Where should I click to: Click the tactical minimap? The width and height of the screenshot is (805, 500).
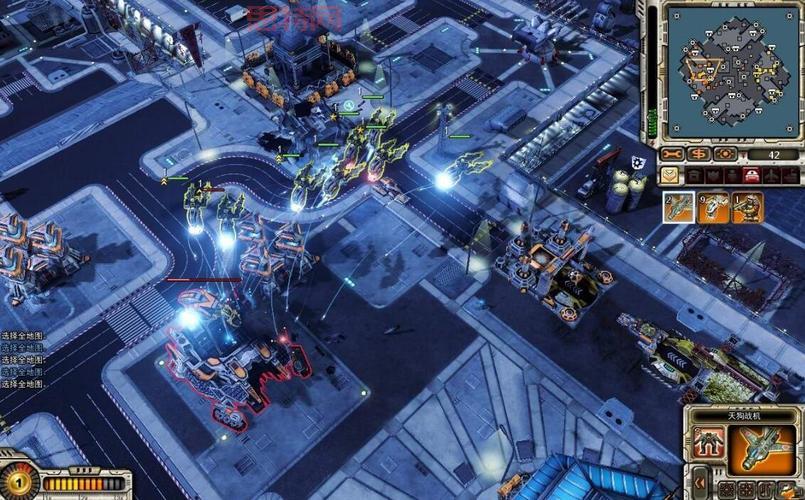coord(733,71)
